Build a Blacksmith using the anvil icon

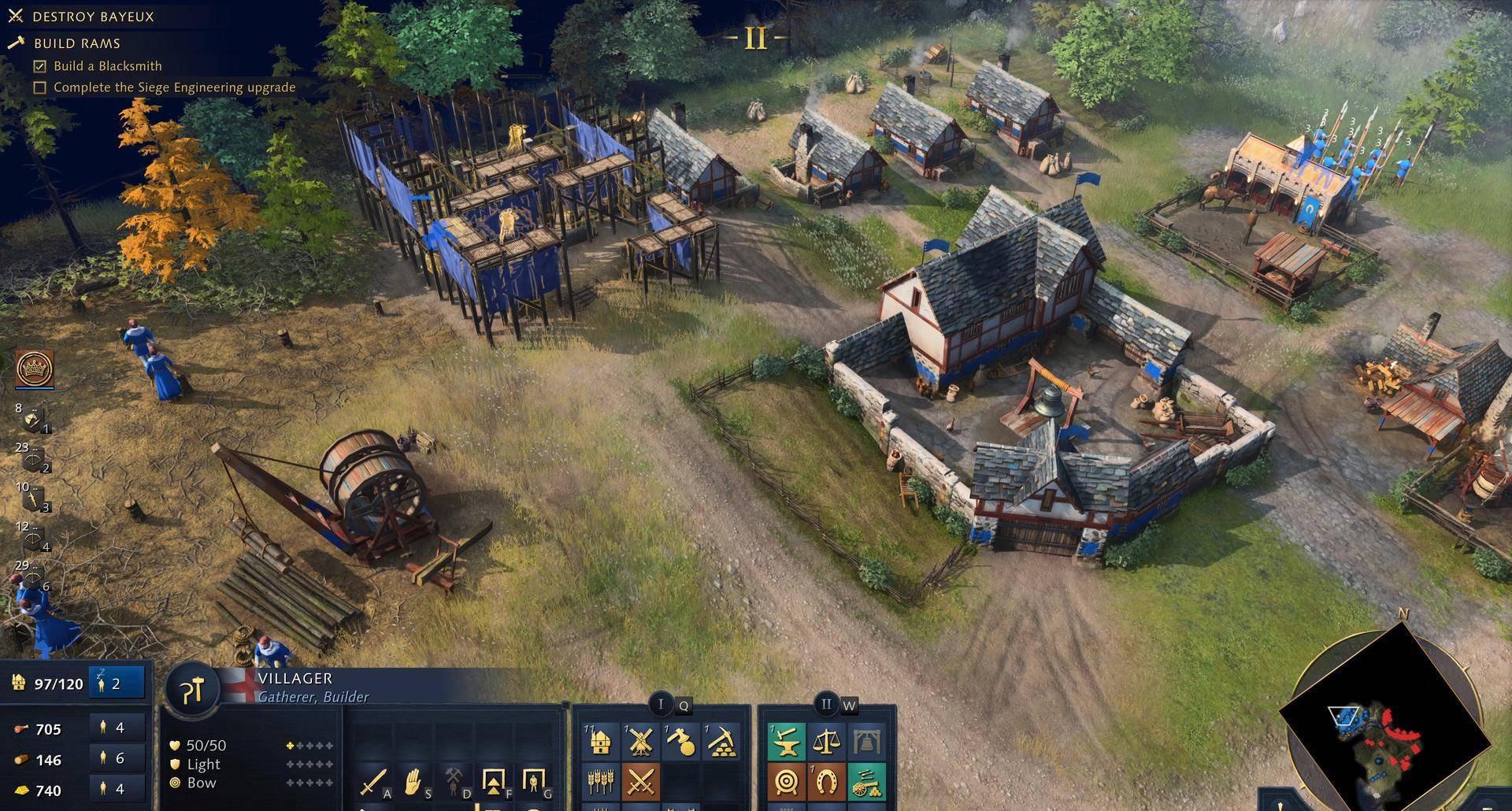point(786,742)
